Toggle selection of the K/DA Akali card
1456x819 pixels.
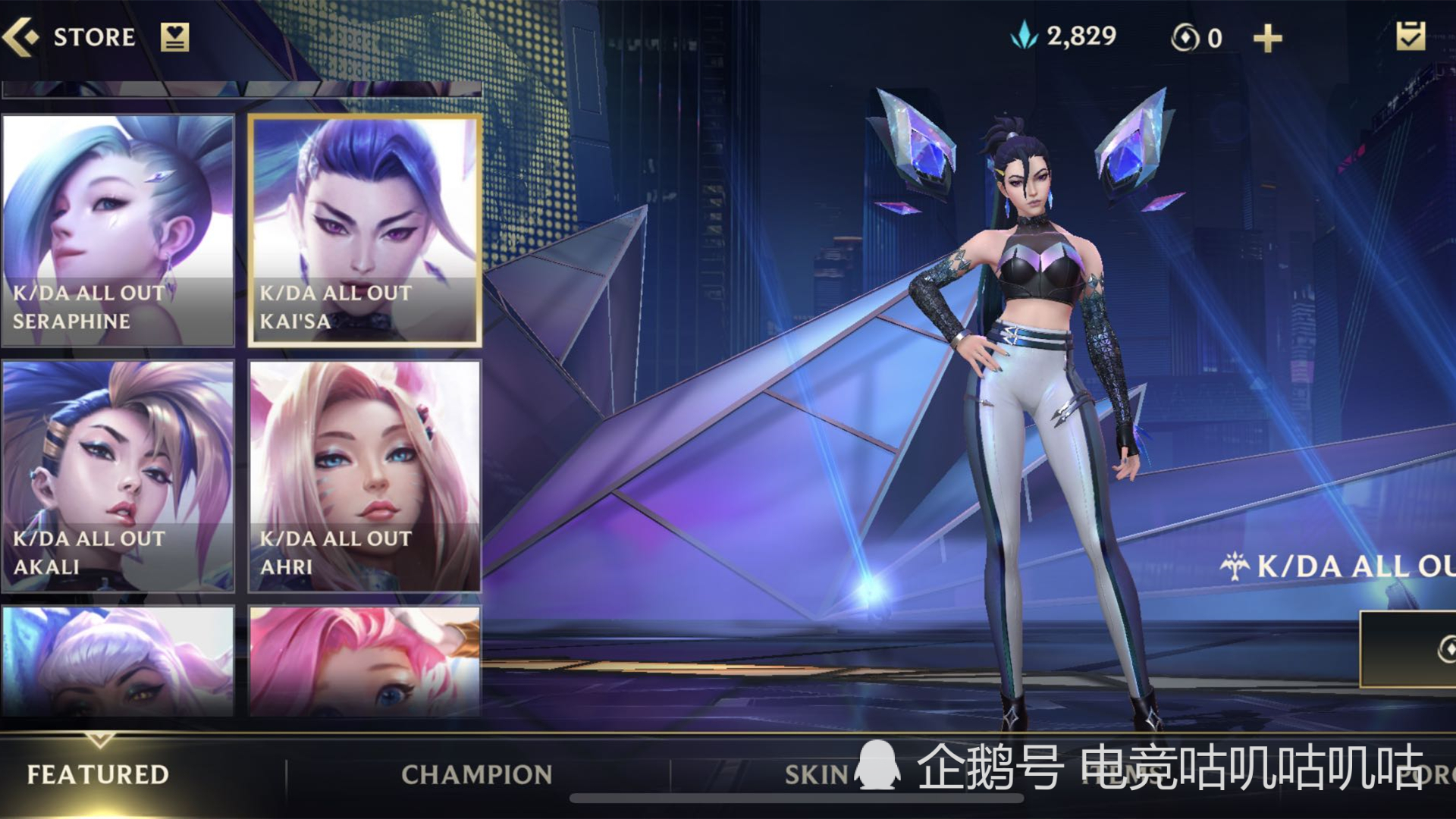(x=118, y=474)
